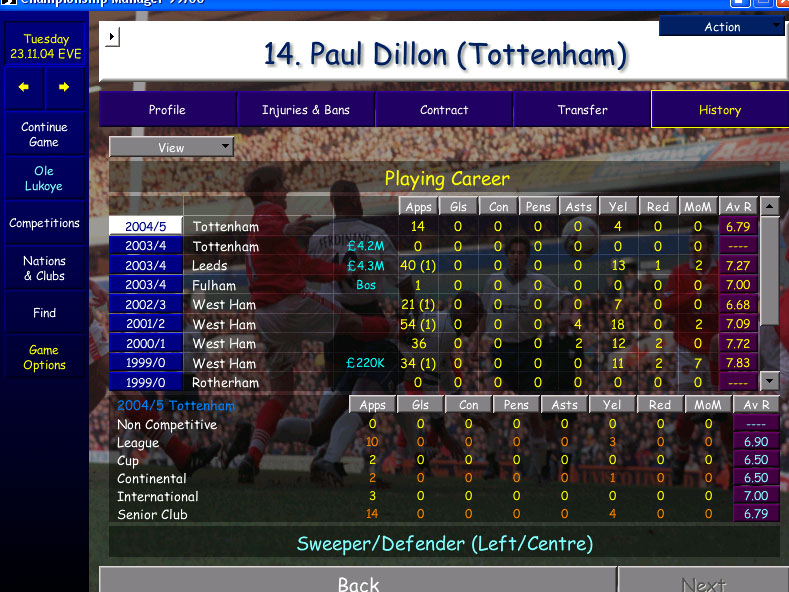Click the right yellow arrow button

pyautogui.click(x=64, y=87)
